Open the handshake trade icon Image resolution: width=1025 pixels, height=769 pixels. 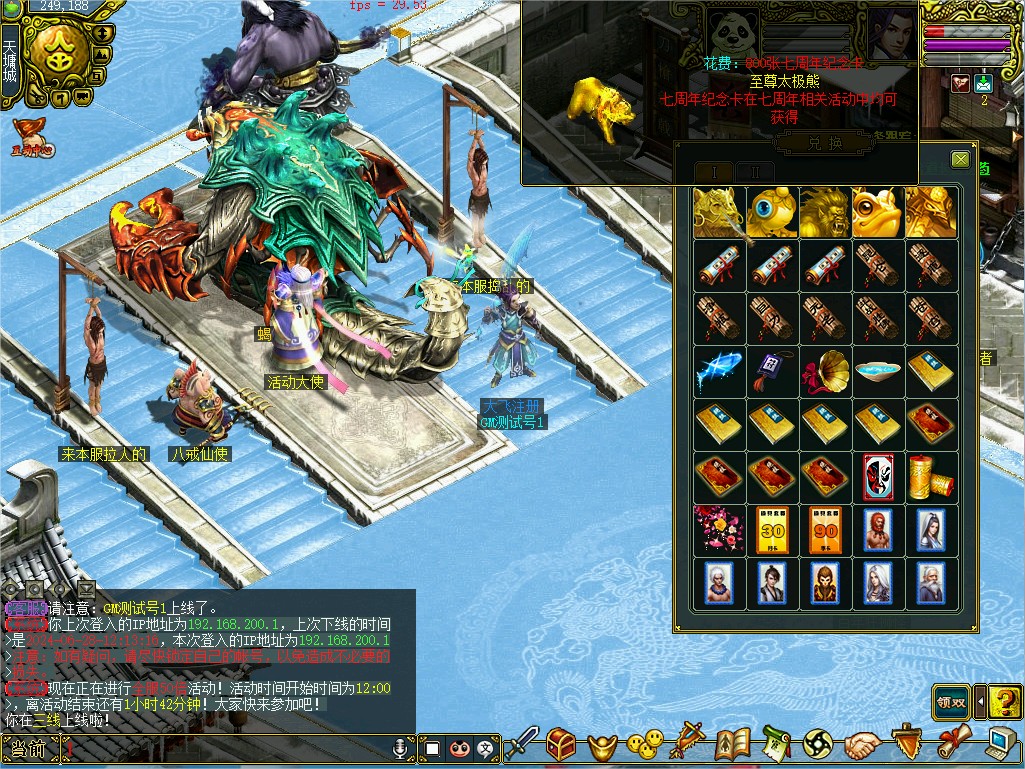[x=861, y=745]
